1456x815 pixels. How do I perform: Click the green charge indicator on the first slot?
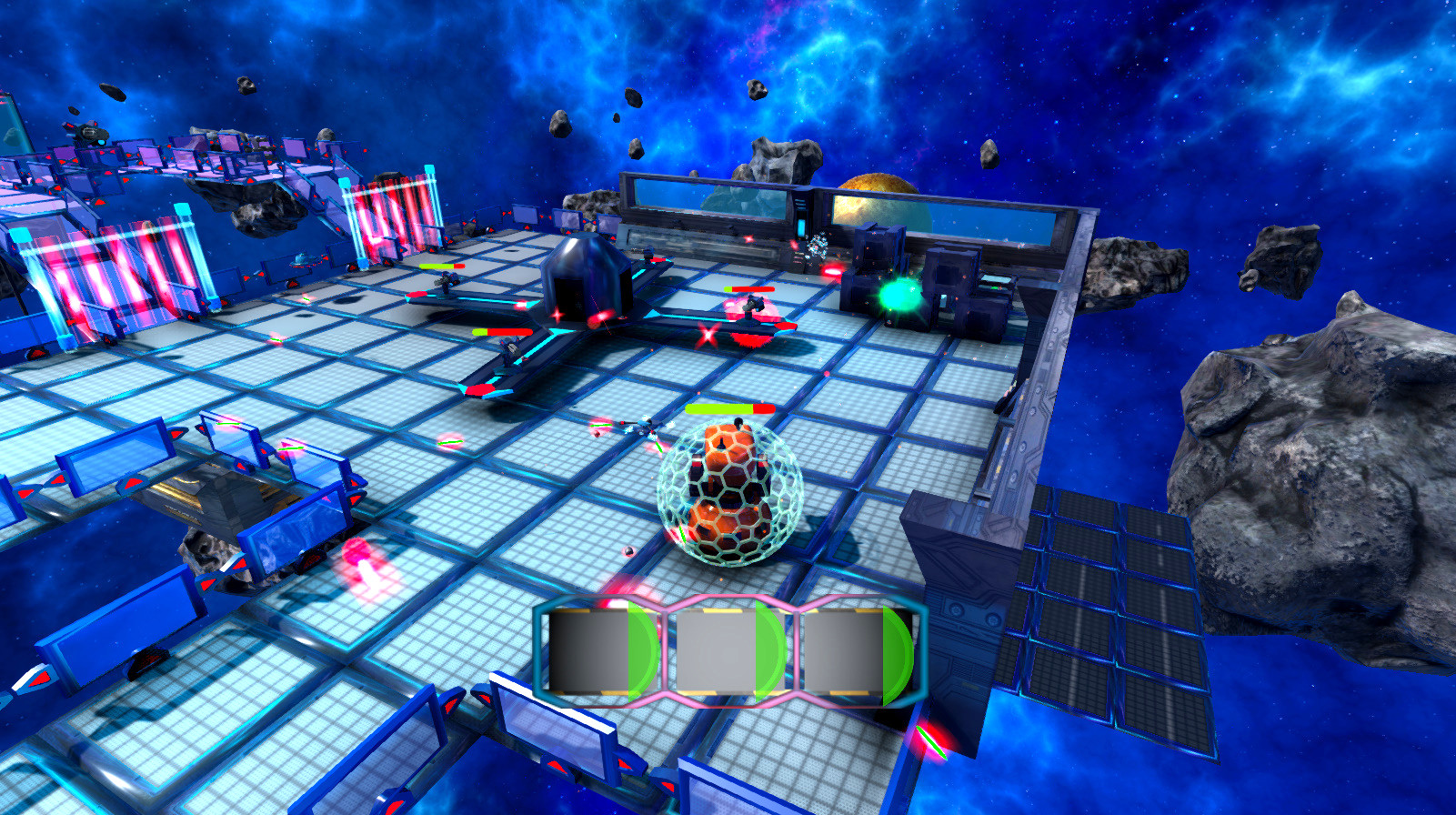click(642, 651)
